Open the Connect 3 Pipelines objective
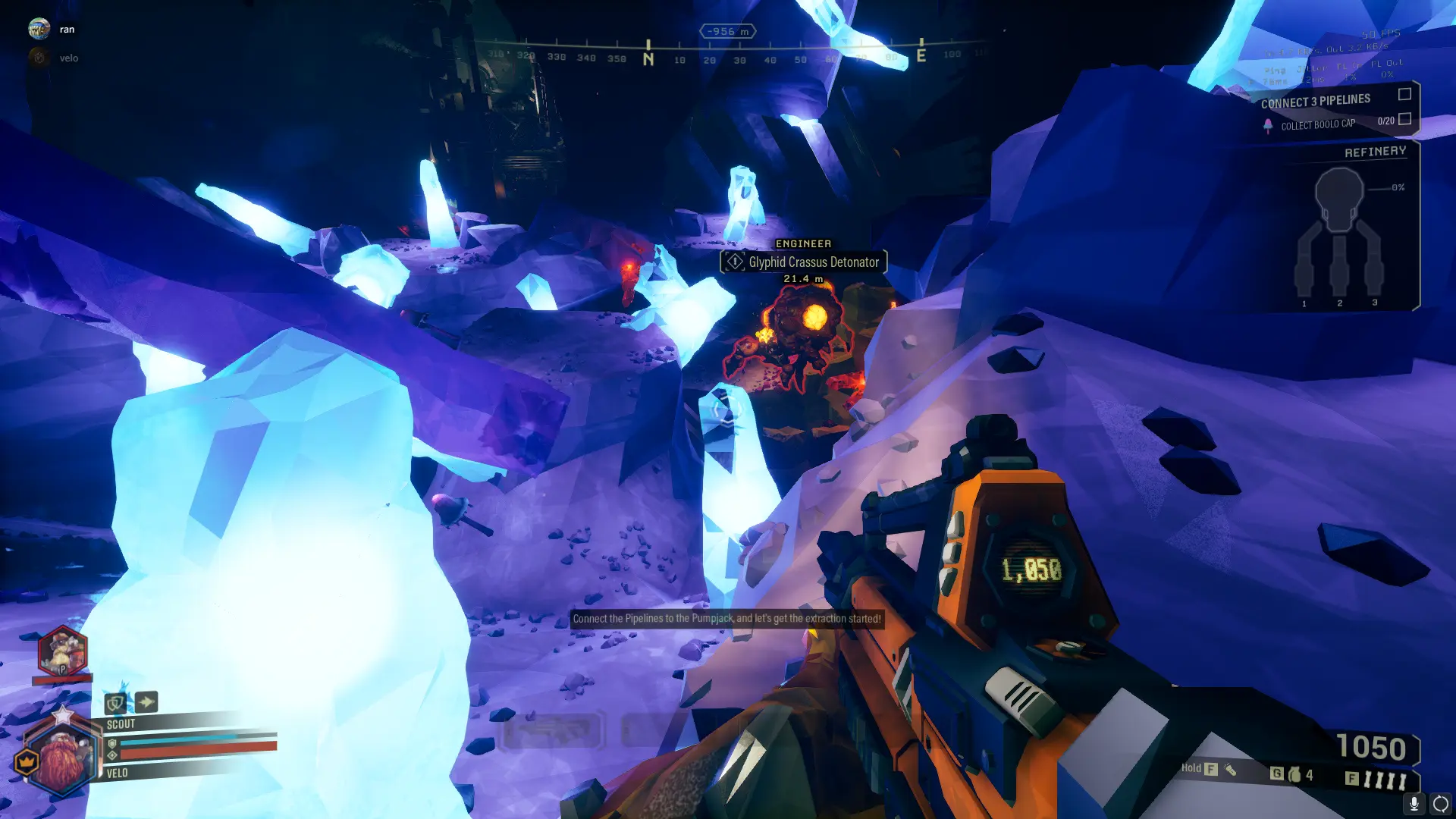The width and height of the screenshot is (1456, 819). [x=1316, y=101]
